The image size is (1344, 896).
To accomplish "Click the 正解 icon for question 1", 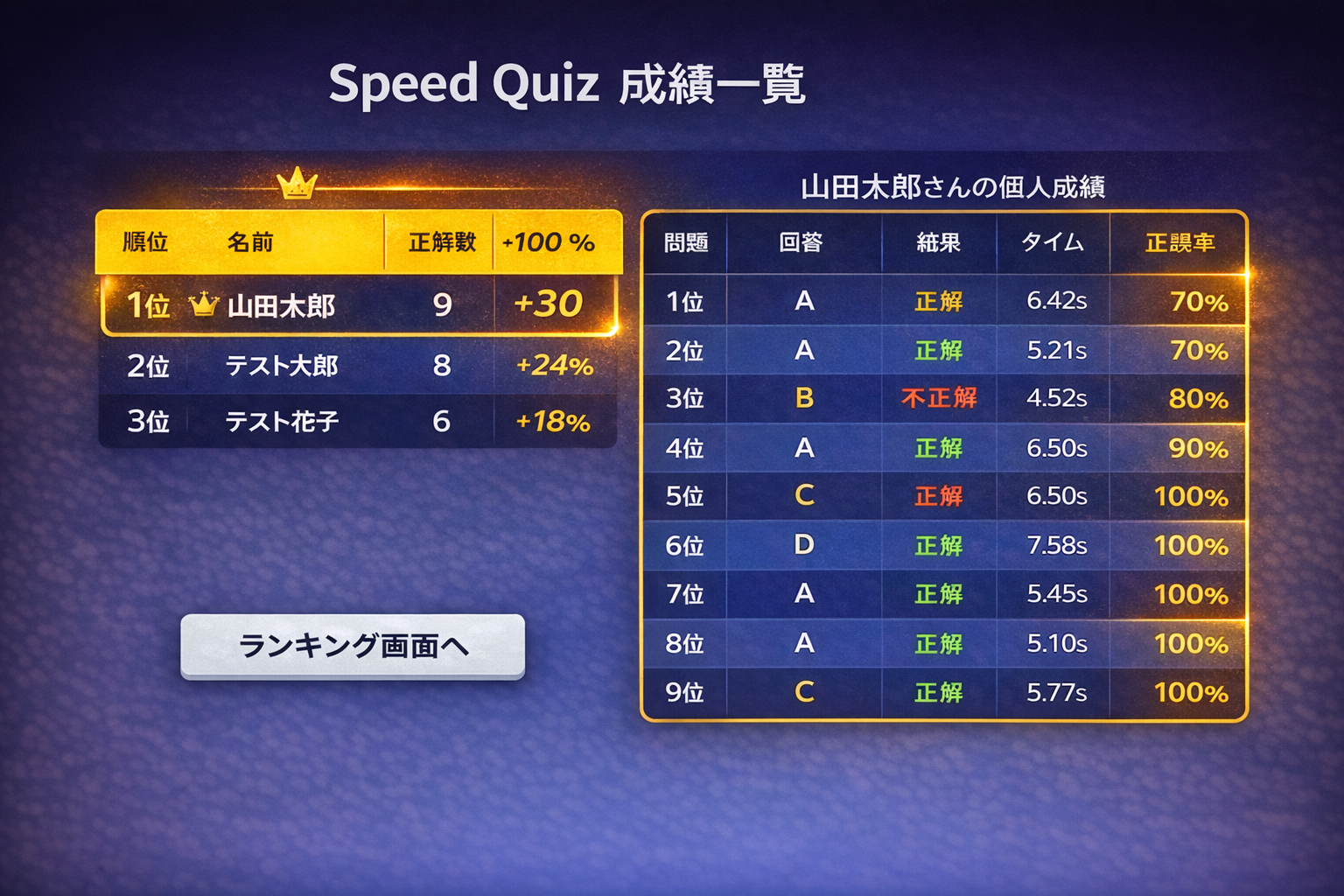I will (938, 301).
